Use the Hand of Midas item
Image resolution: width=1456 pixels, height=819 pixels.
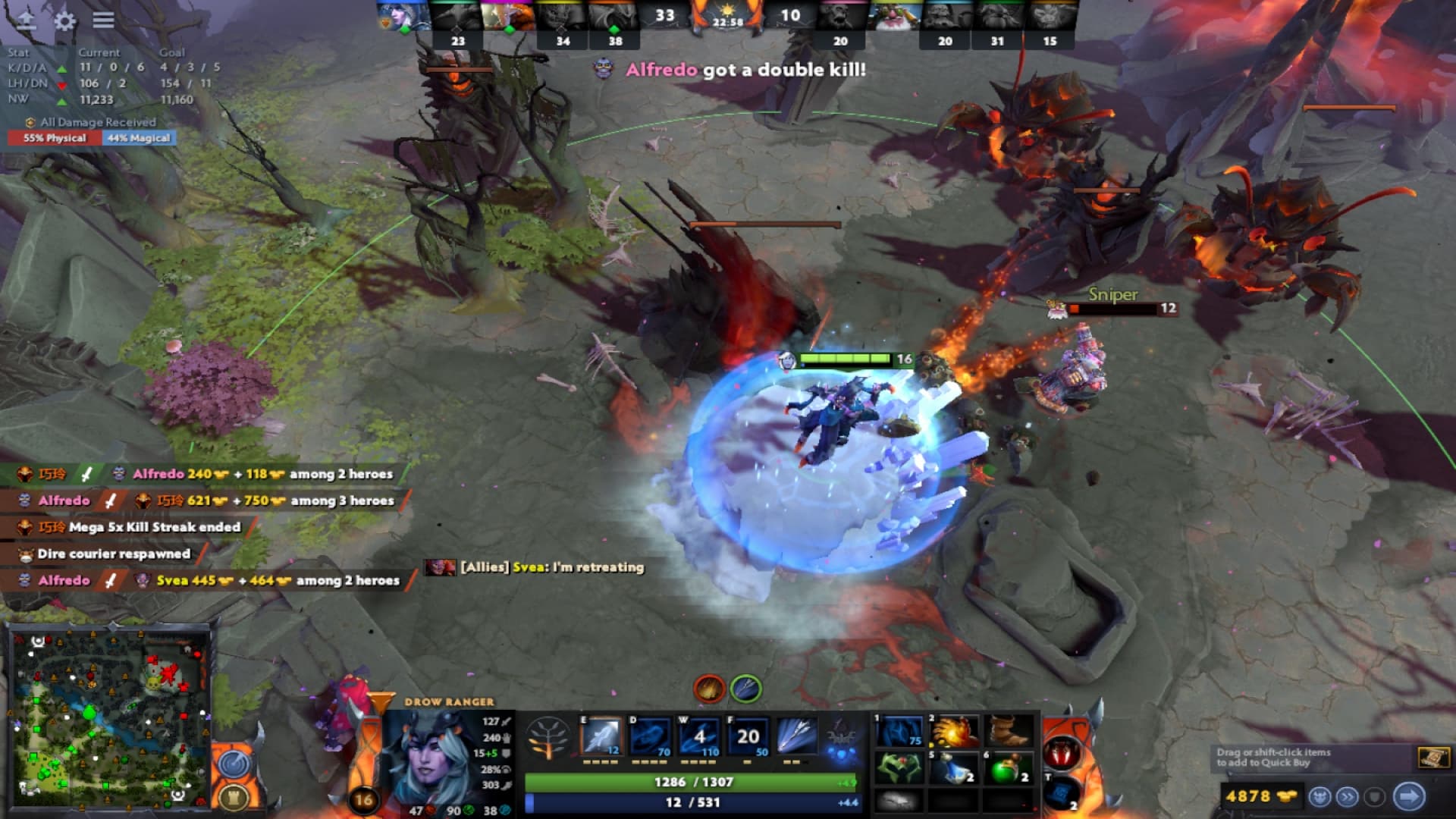955,732
